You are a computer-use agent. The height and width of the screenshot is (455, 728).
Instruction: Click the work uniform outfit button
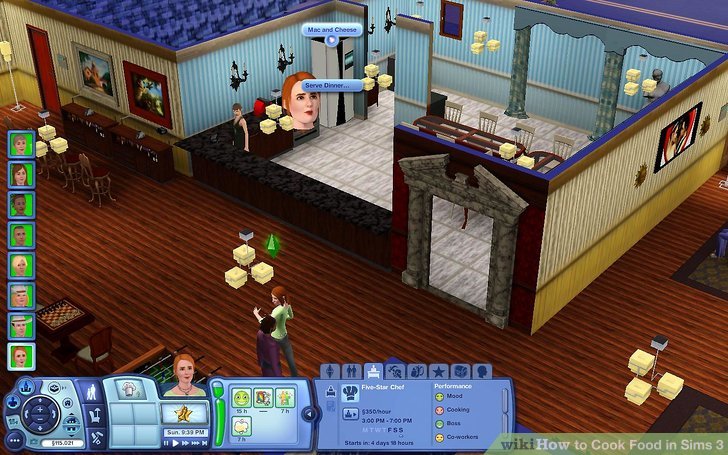point(350,414)
